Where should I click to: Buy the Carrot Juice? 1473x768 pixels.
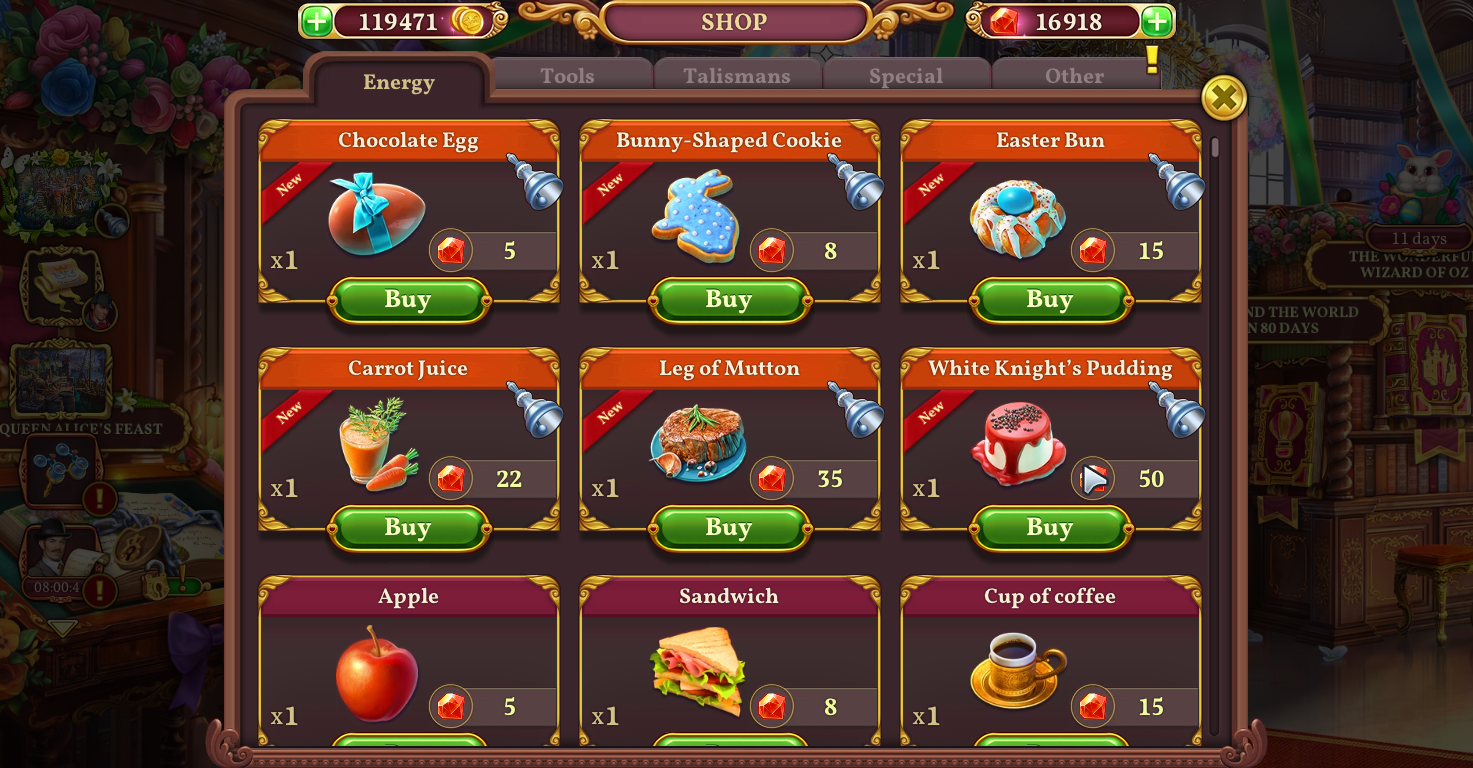click(408, 527)
